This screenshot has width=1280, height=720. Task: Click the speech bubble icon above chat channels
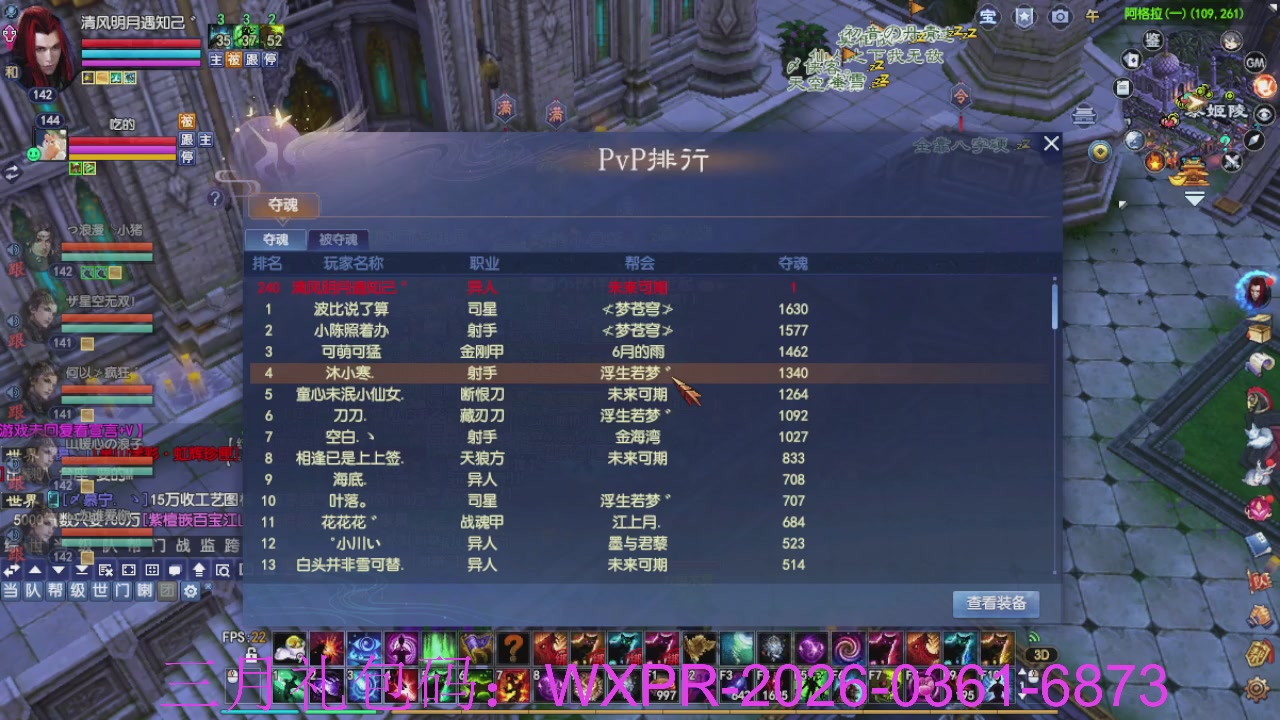pos(175,569)
